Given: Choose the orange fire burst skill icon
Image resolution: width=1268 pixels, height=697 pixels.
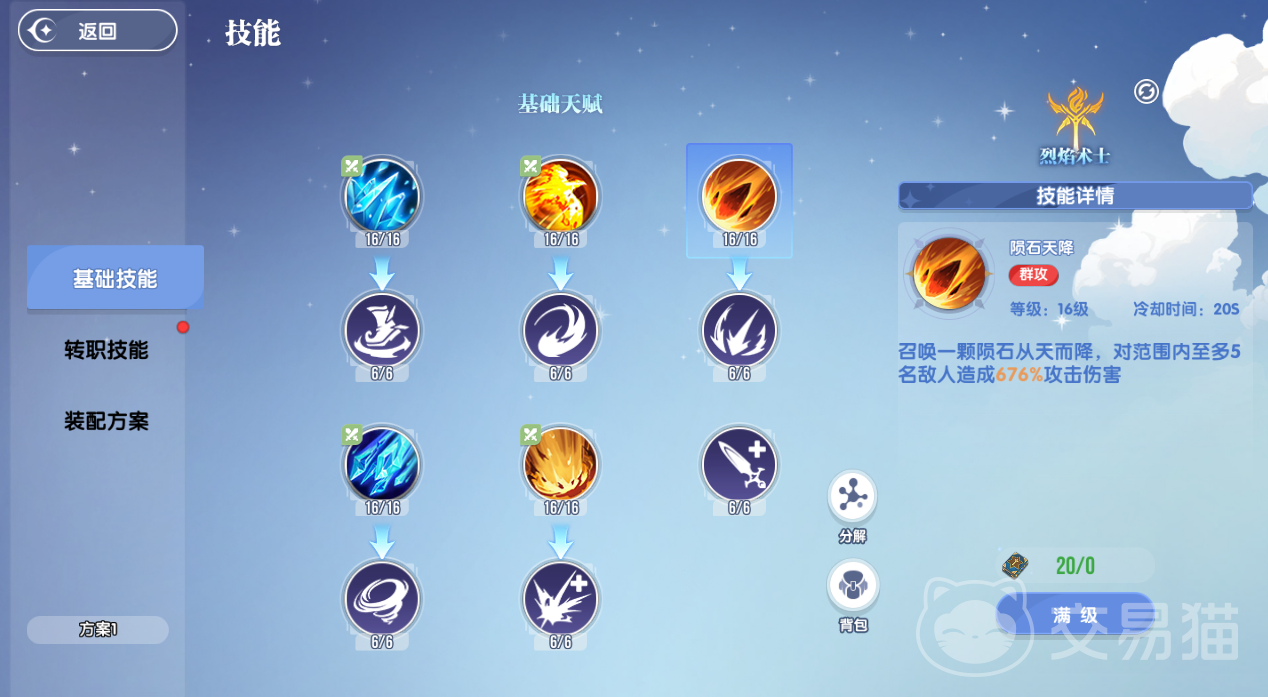Looking at the screenshot, I should point(560,464).
